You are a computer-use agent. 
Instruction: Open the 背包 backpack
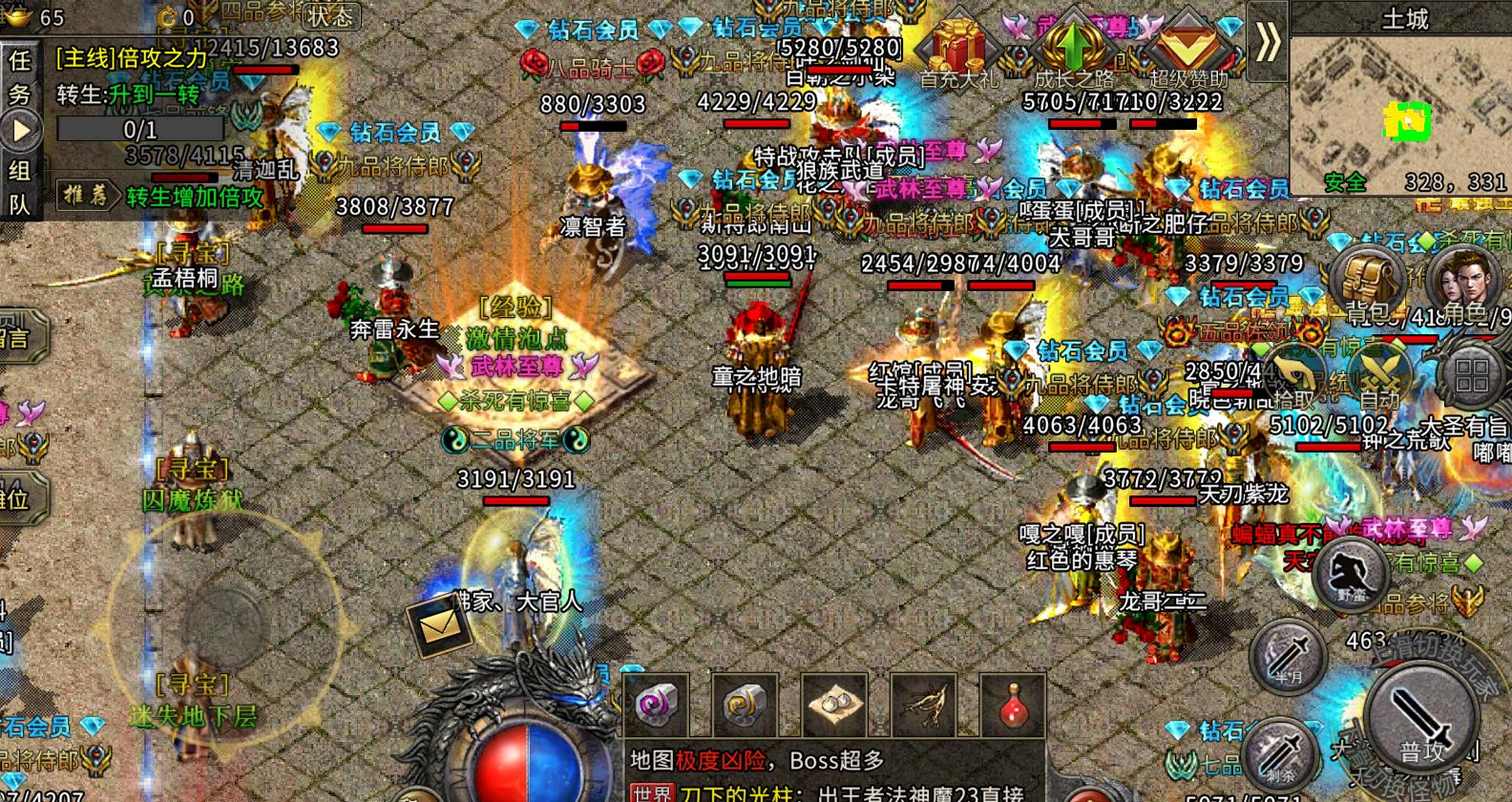point(1366,282)
